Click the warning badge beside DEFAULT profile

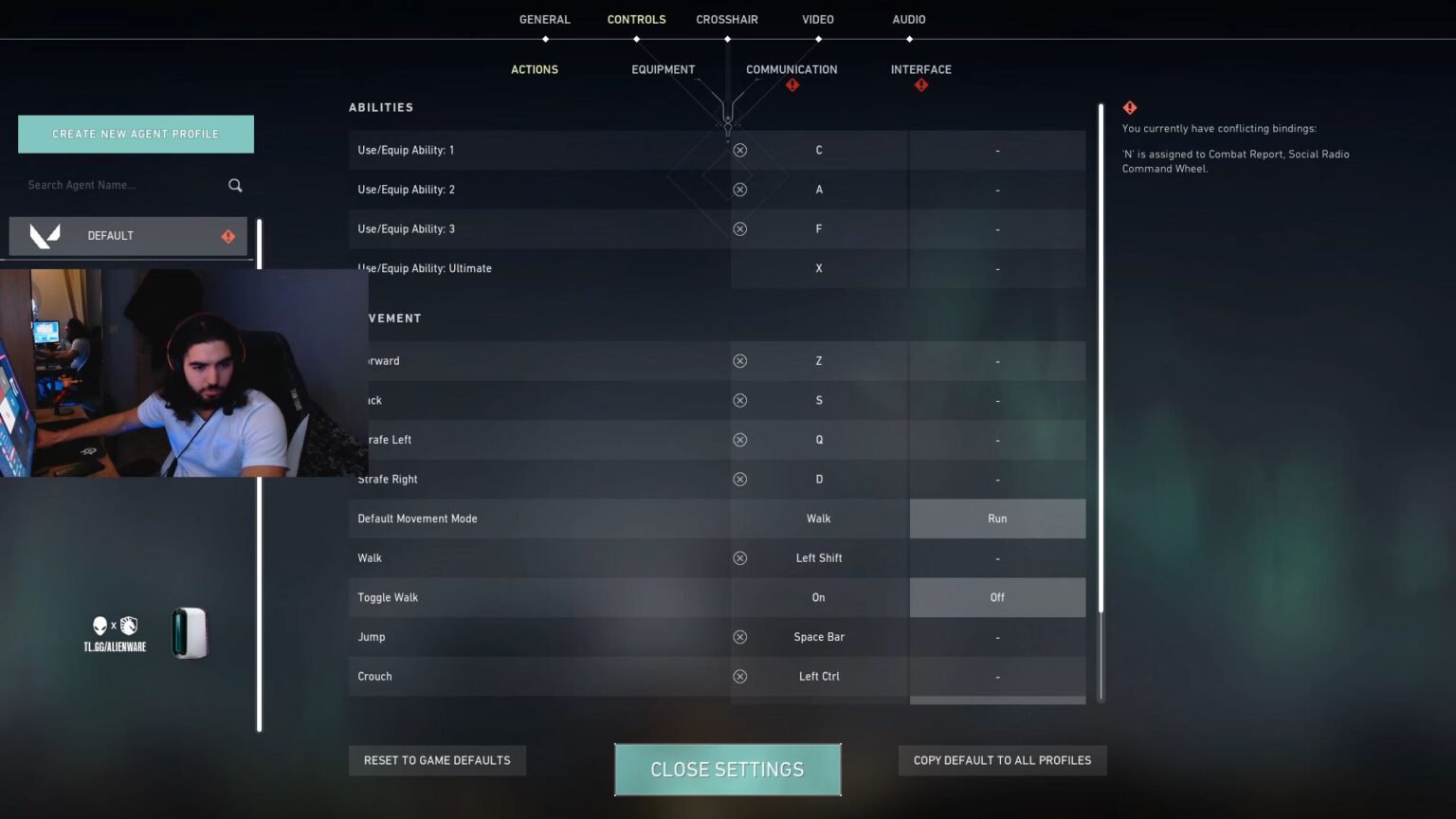(x=227, y=236)
